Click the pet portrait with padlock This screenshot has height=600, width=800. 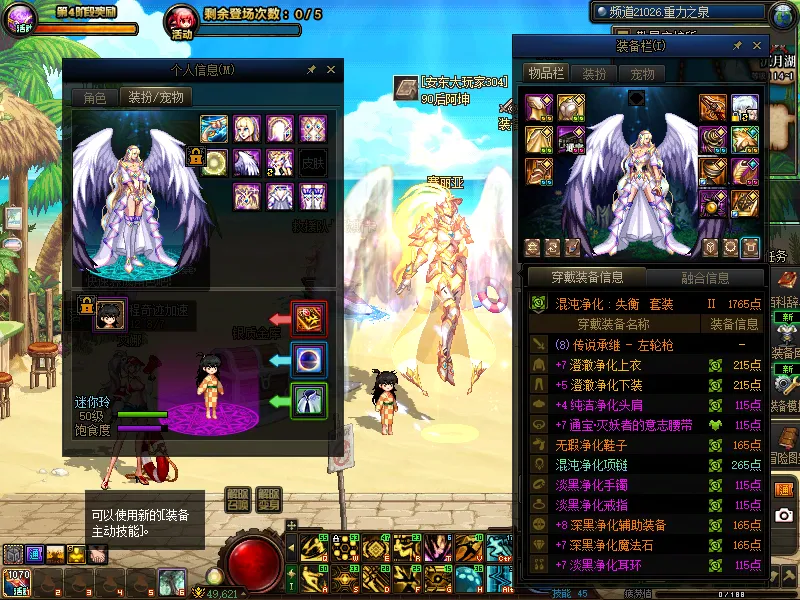[110, 313]
